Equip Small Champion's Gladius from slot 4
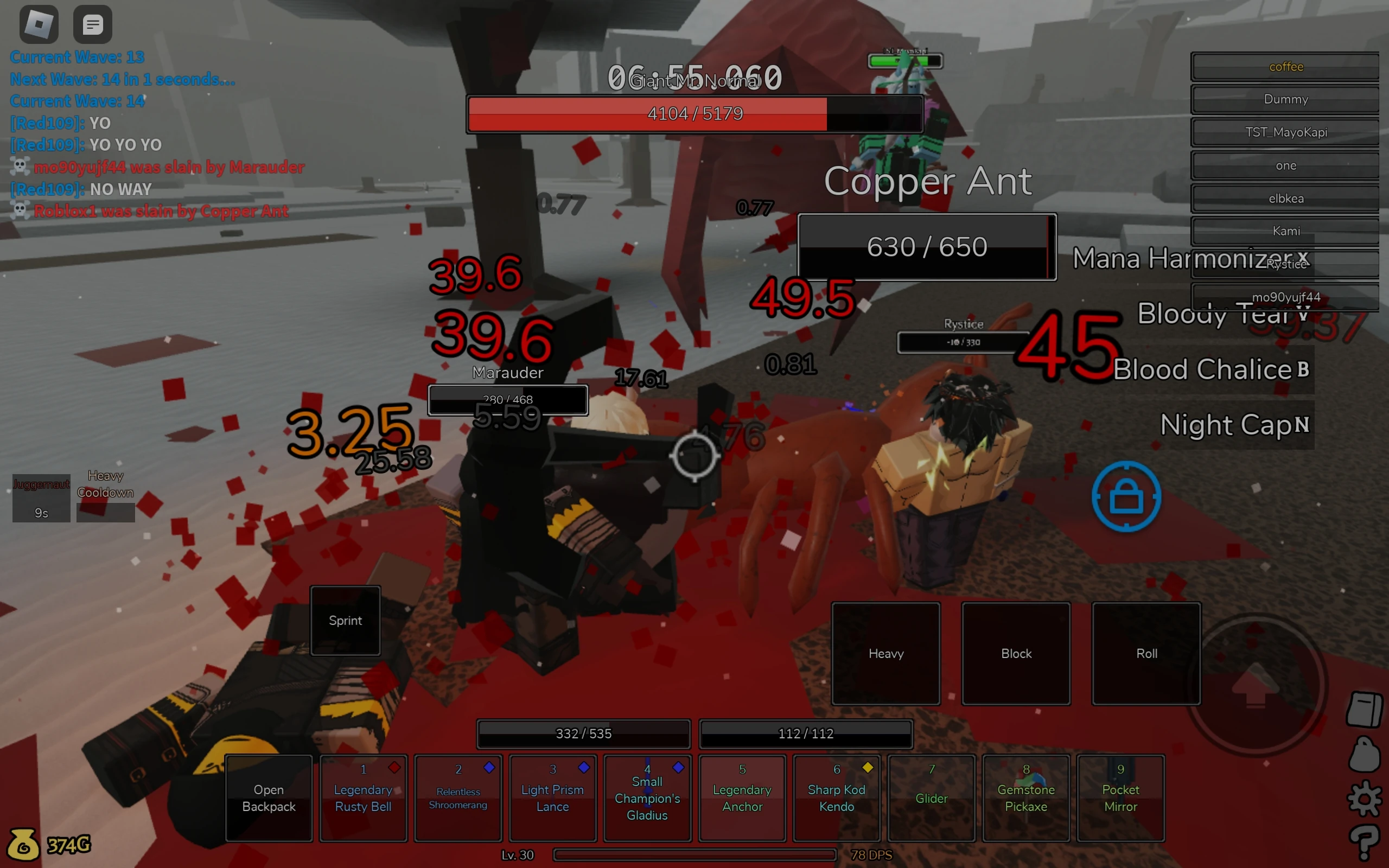The image size is (1389, 868). (x=647, y=798)
